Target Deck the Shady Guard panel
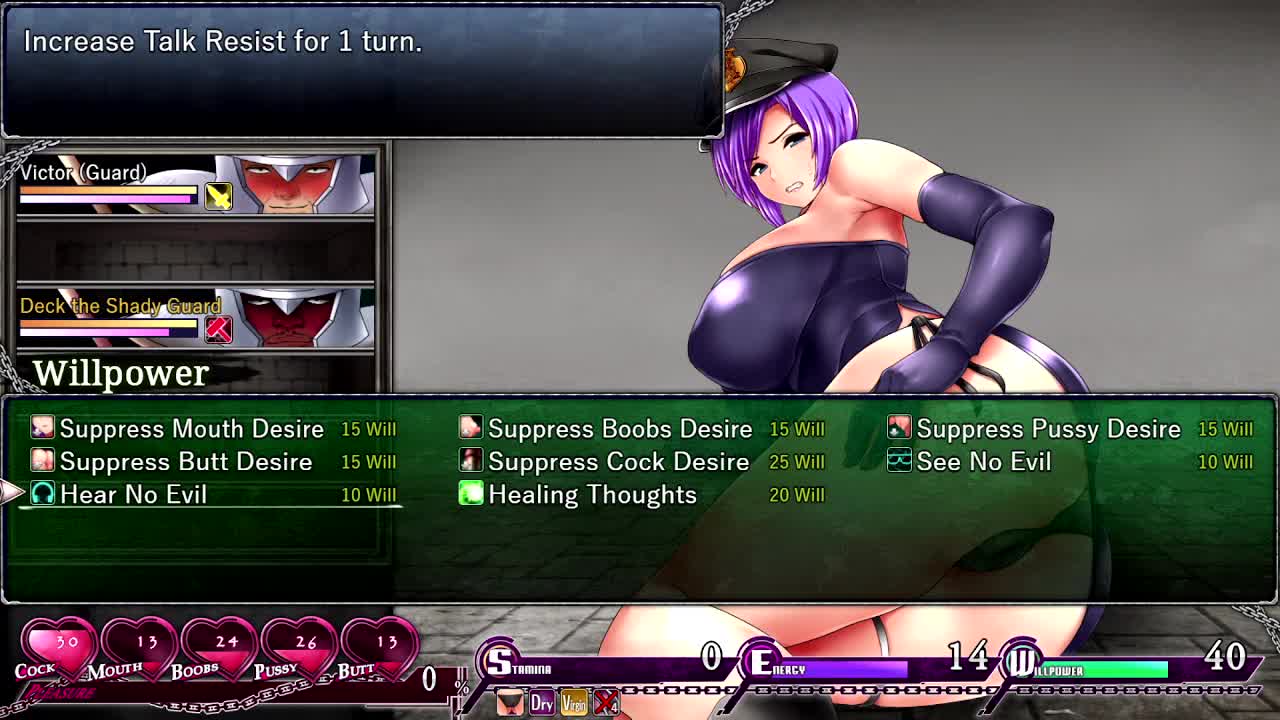Image resolution: width=1280 pixels, height=720 pixels. pyautogui.click(x=196, y=318)
